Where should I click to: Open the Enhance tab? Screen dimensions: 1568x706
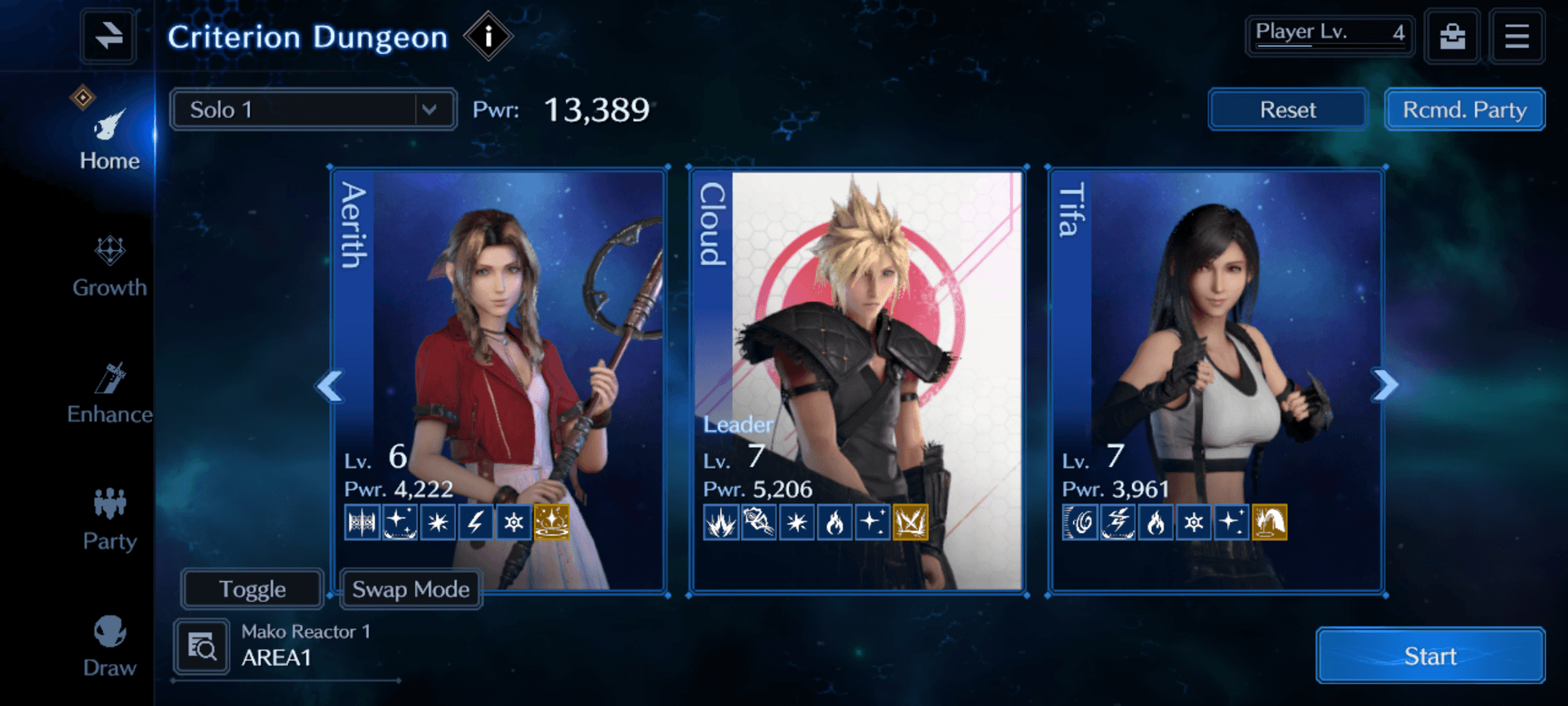(x=109, y=393)
